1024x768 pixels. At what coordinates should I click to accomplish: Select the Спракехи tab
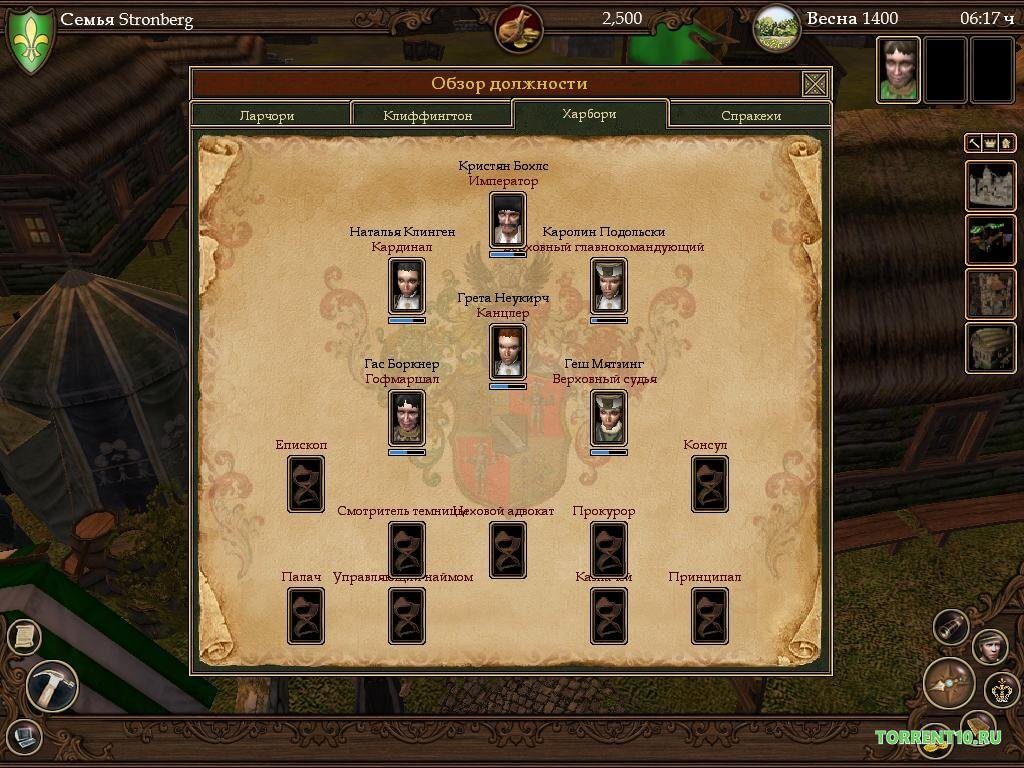click(x=751, y=115)
